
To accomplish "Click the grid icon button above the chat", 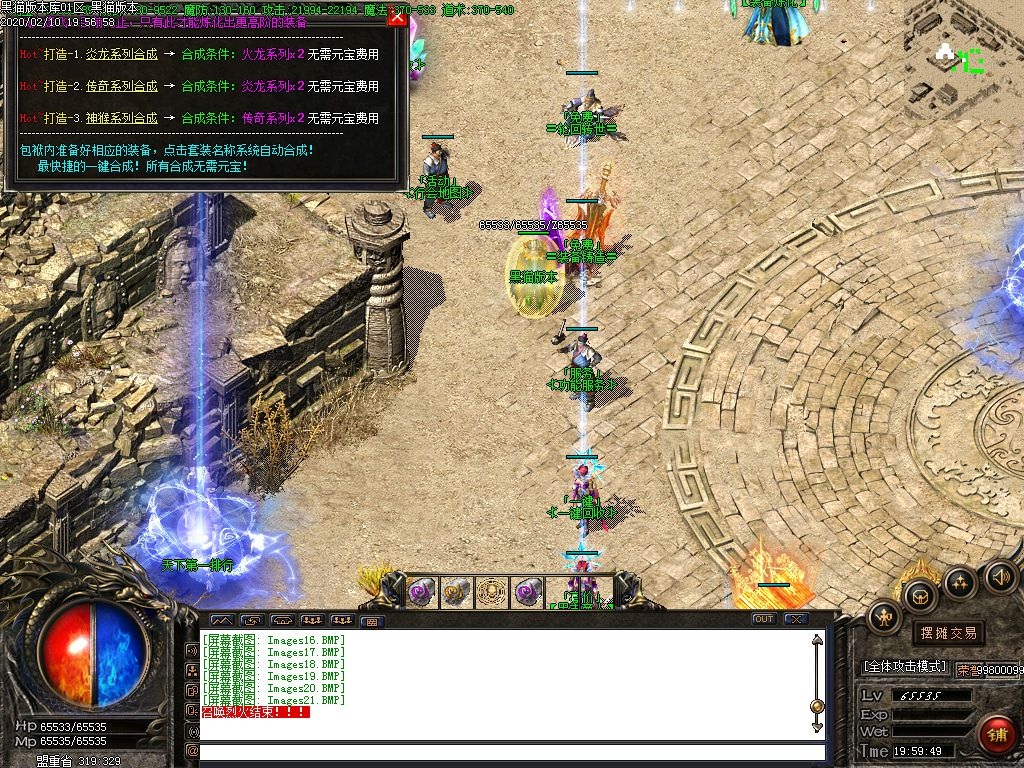I will (x=371, y=620).
